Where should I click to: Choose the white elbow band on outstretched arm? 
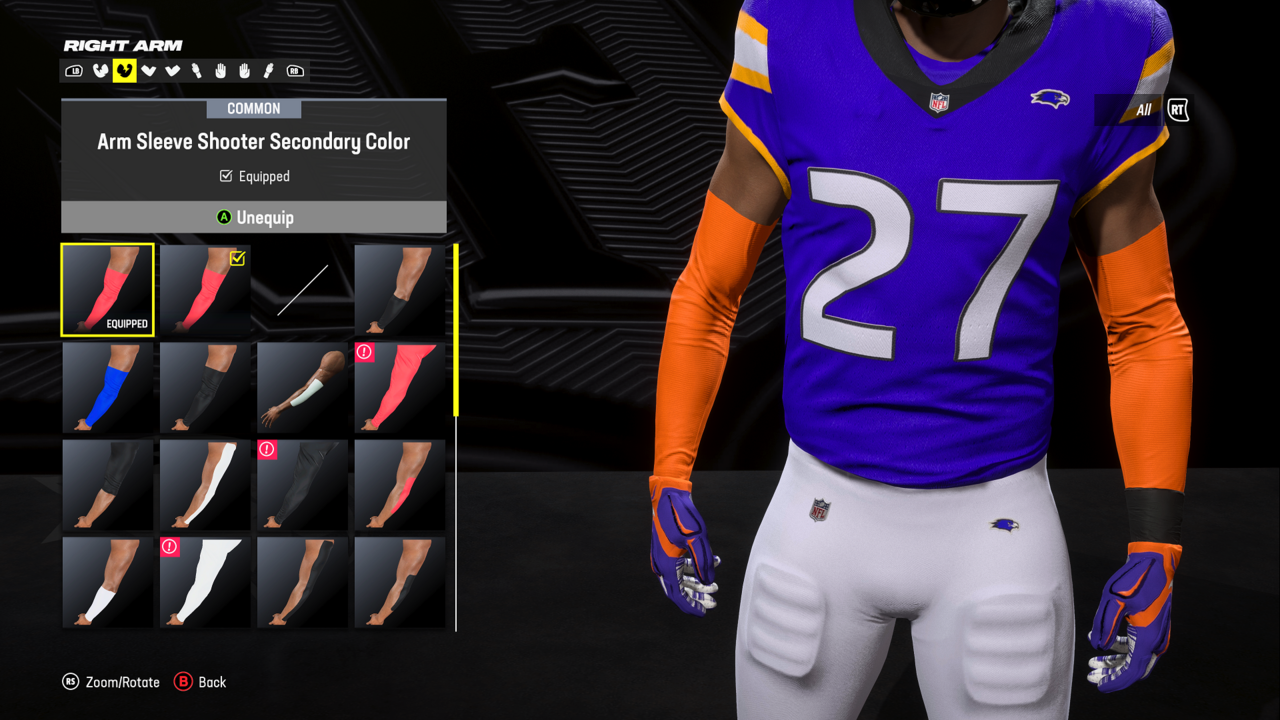[302, 387]
